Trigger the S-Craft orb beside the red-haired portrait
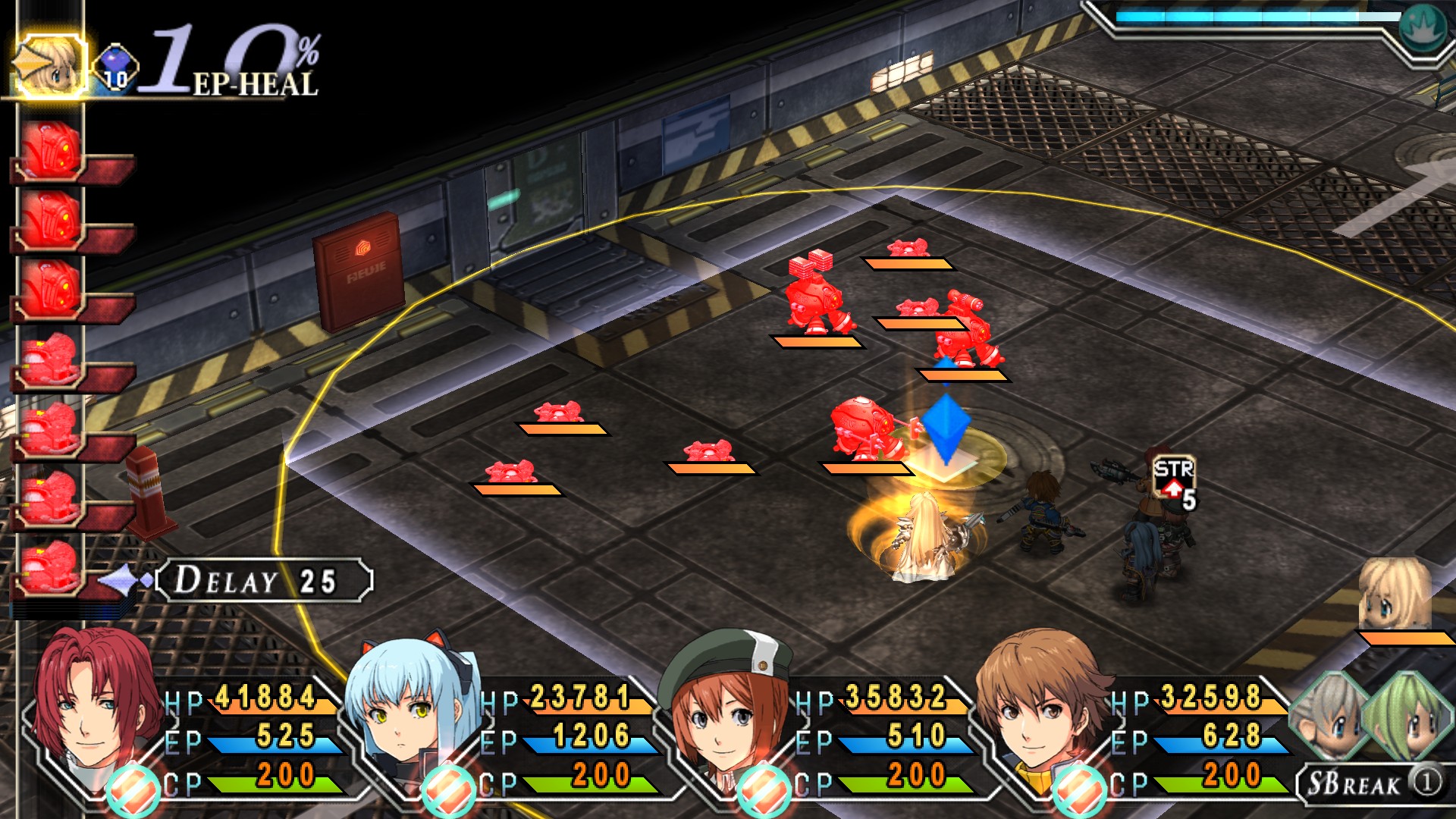The width and height of the screenshot is (1456, 819). click(133, 790)
